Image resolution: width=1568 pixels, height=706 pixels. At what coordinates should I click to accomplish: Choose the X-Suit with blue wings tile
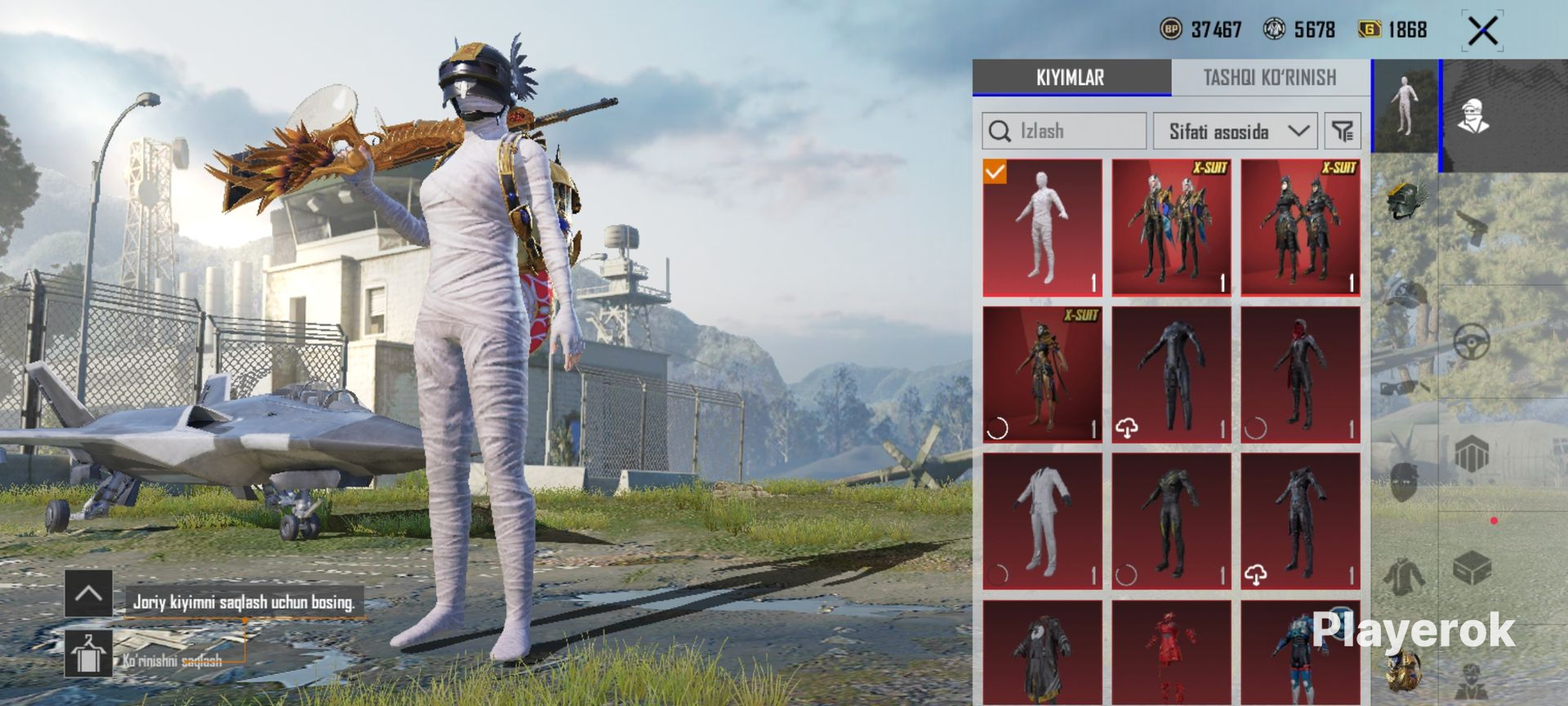[x=1171, y=227]
